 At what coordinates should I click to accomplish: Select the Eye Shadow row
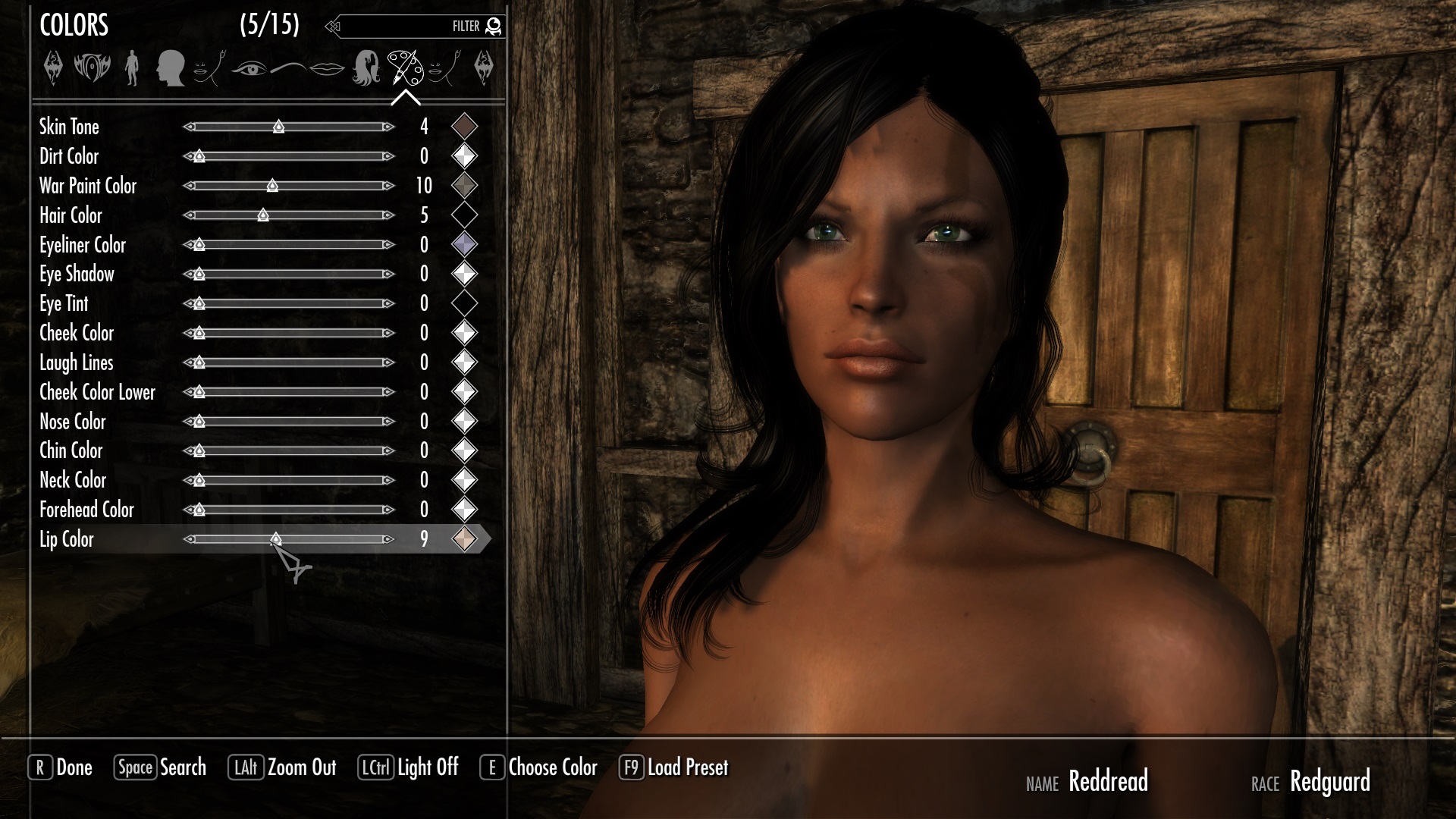click(77, 274)
